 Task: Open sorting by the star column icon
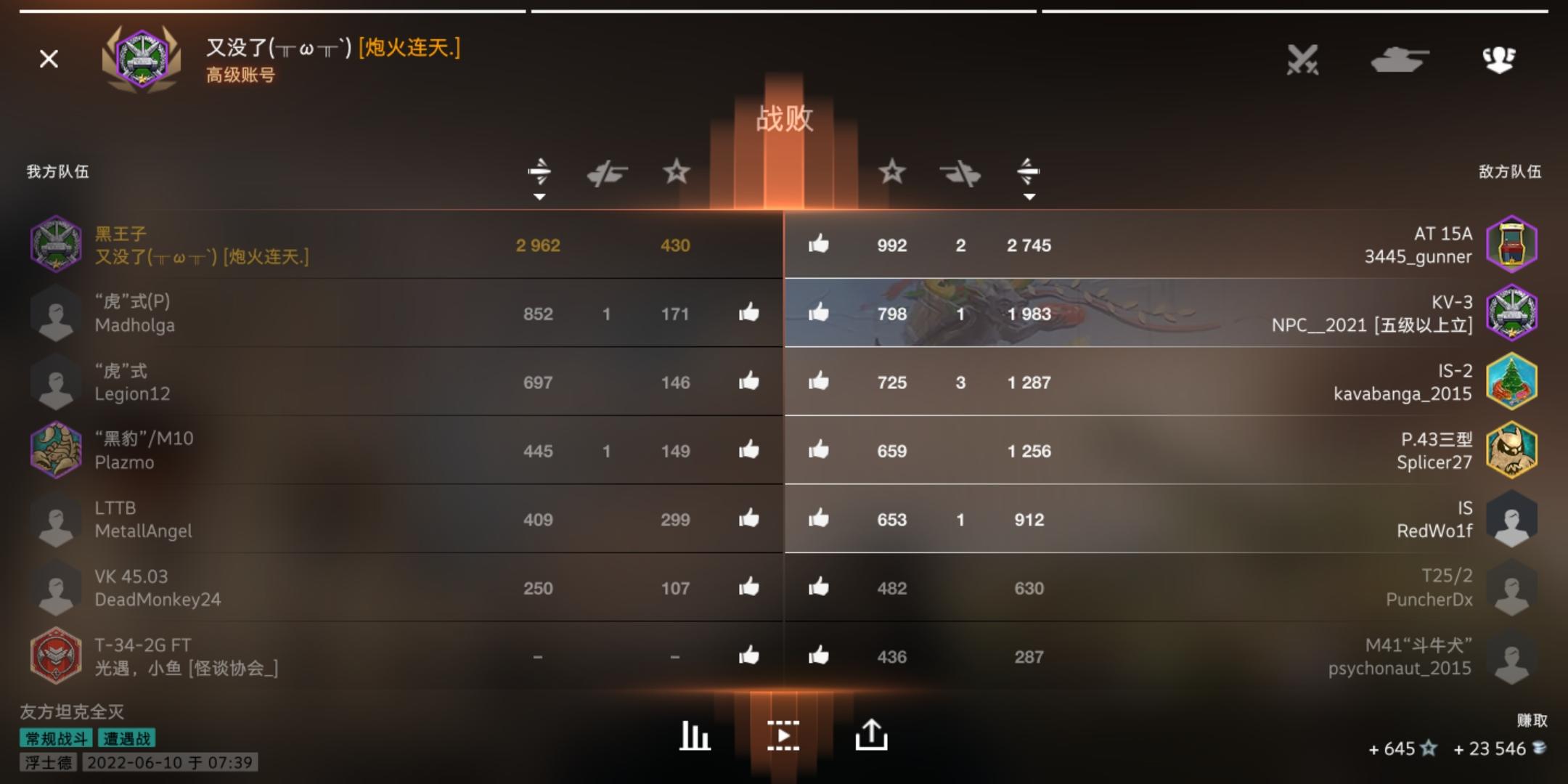pyautogui.click(x=677, y=173)
